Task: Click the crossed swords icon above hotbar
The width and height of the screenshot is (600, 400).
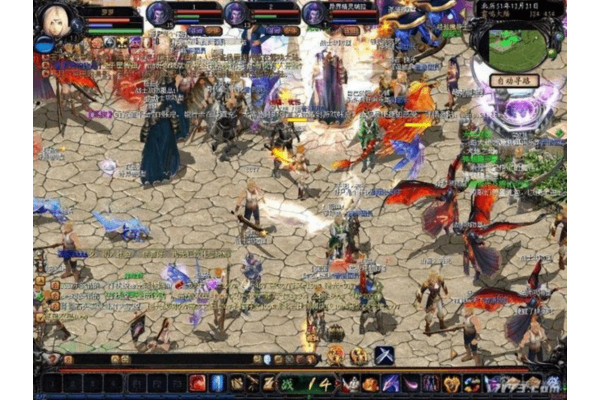Action: [384, 355]
